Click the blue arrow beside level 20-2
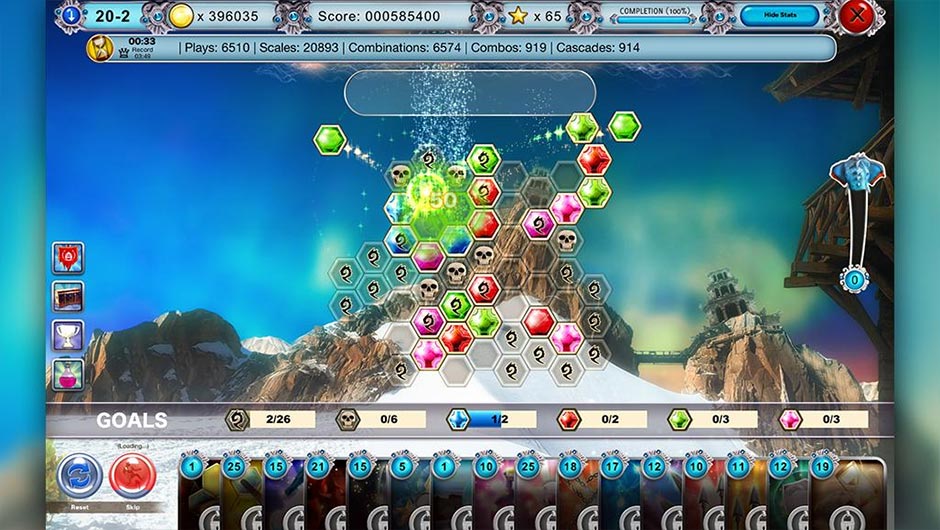 (70, 16)
